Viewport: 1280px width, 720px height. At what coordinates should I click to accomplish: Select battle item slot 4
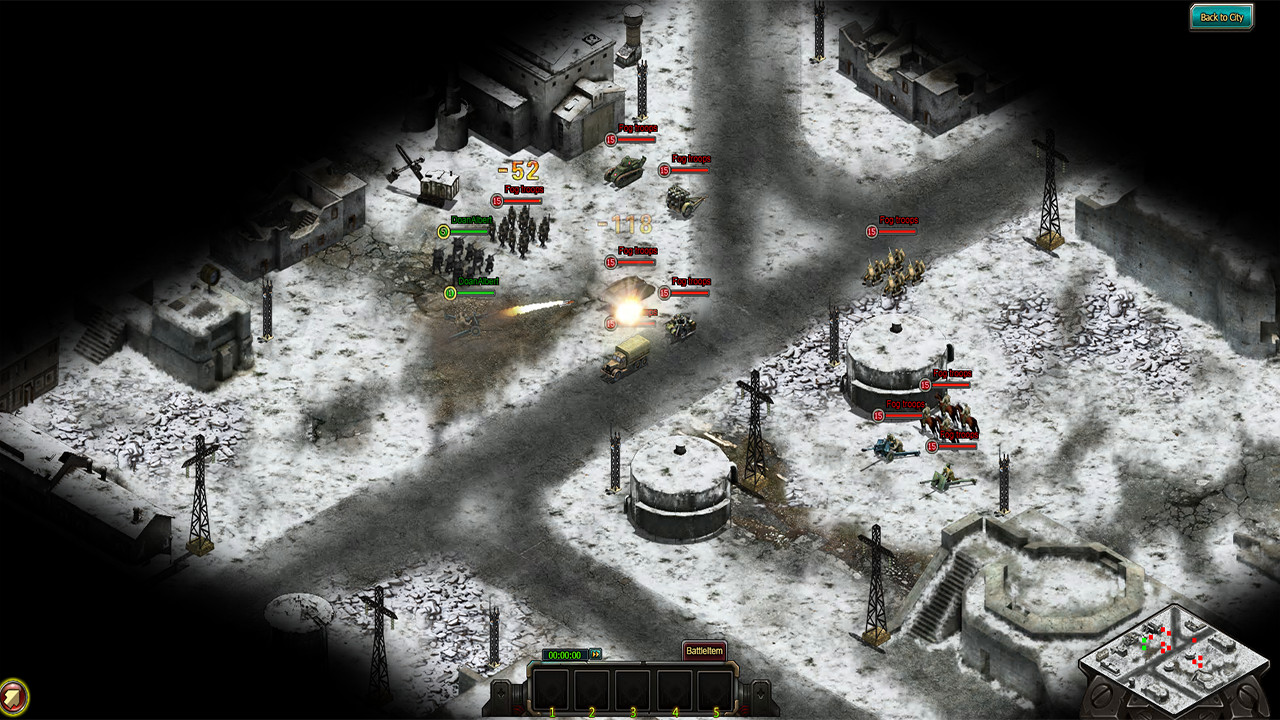tap(674, 688)
